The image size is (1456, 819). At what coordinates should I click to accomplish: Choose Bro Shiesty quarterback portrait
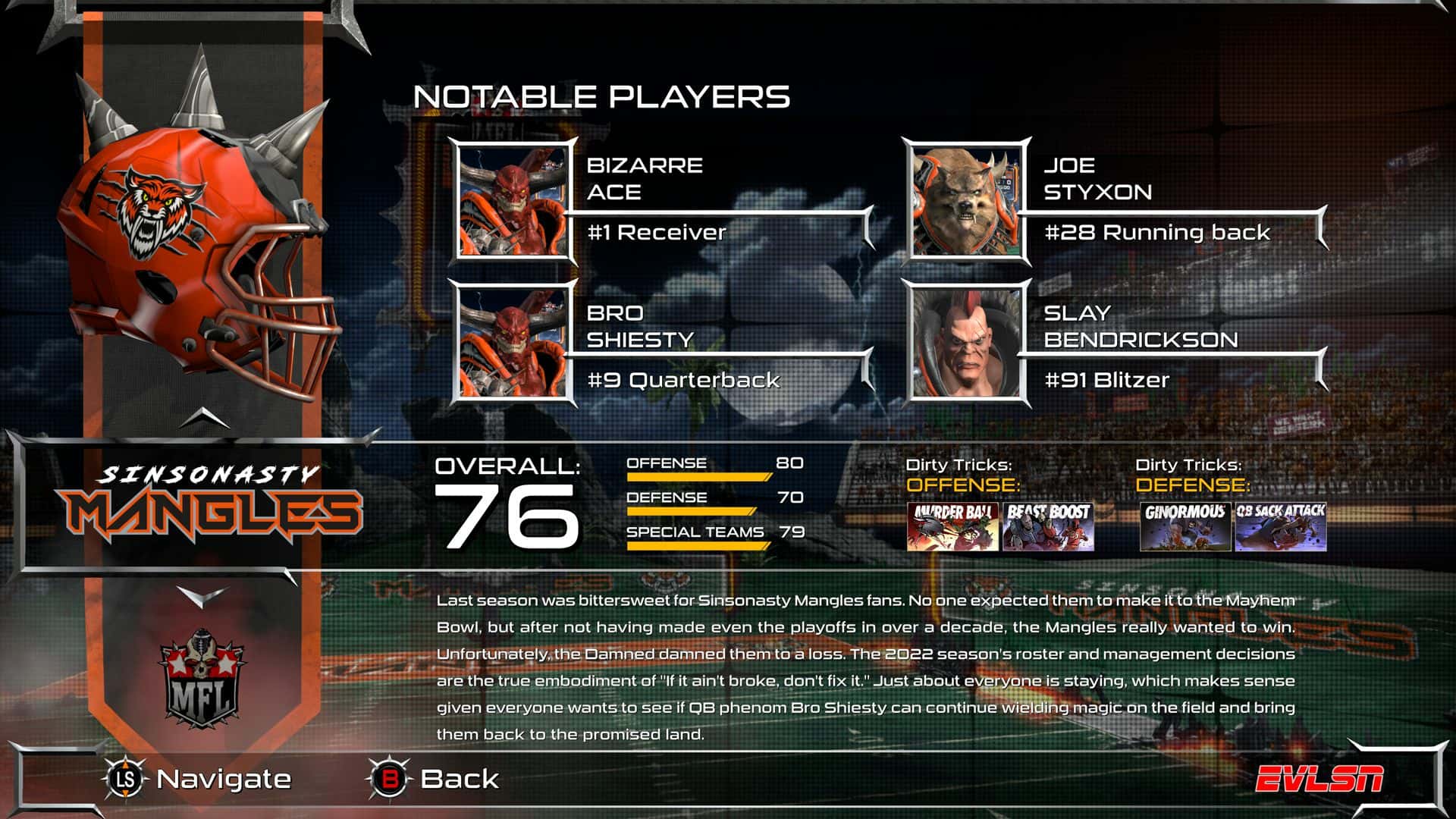point(513,344)
